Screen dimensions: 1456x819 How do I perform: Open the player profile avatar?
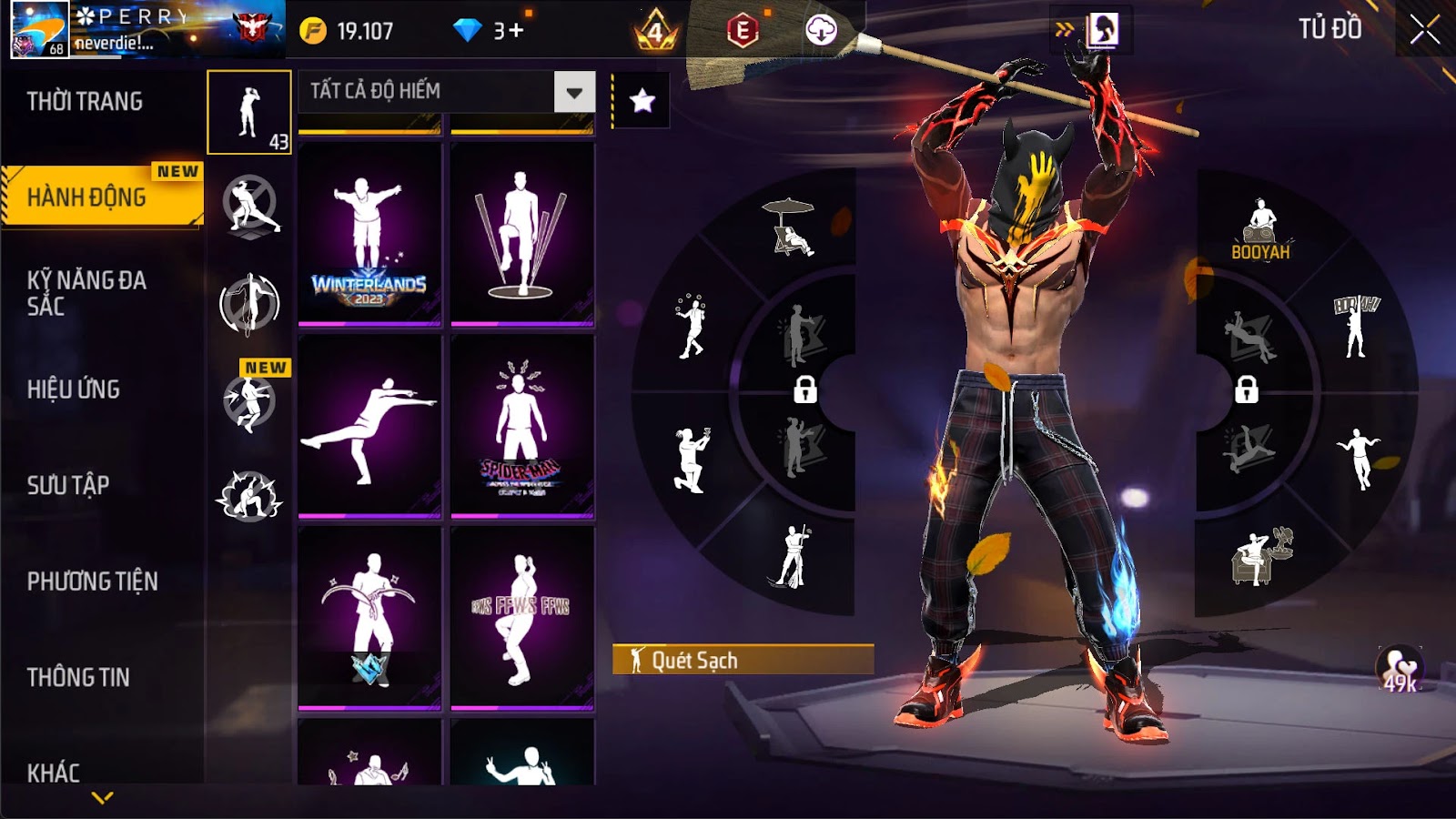(x=40, y=29)
